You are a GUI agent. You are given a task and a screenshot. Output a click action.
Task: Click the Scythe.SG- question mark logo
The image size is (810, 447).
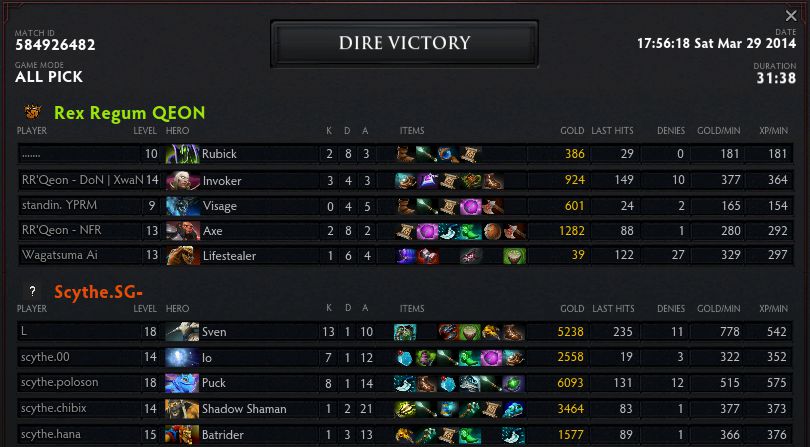[x=33, y=291]
